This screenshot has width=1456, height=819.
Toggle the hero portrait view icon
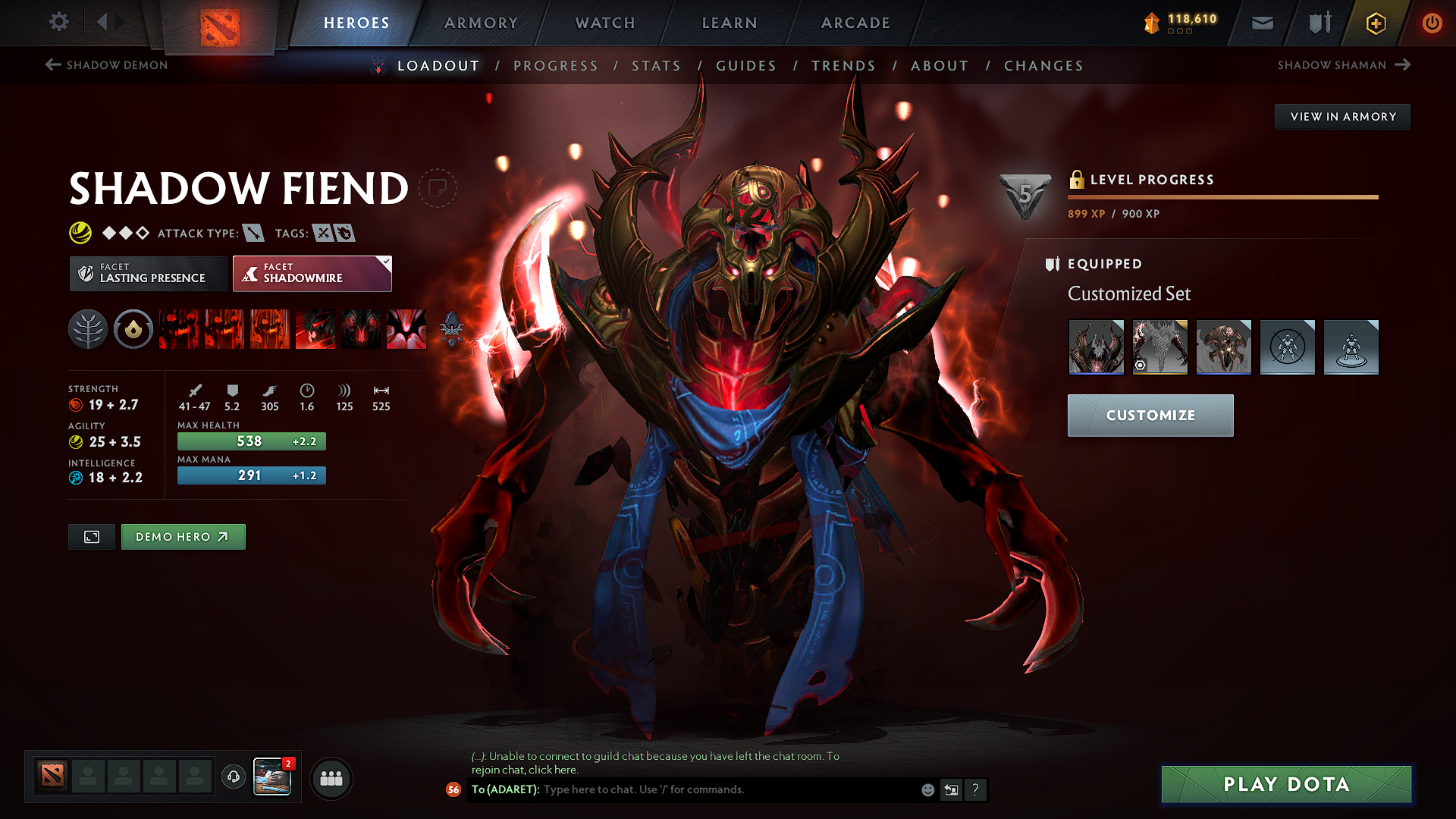coord(91,536)
